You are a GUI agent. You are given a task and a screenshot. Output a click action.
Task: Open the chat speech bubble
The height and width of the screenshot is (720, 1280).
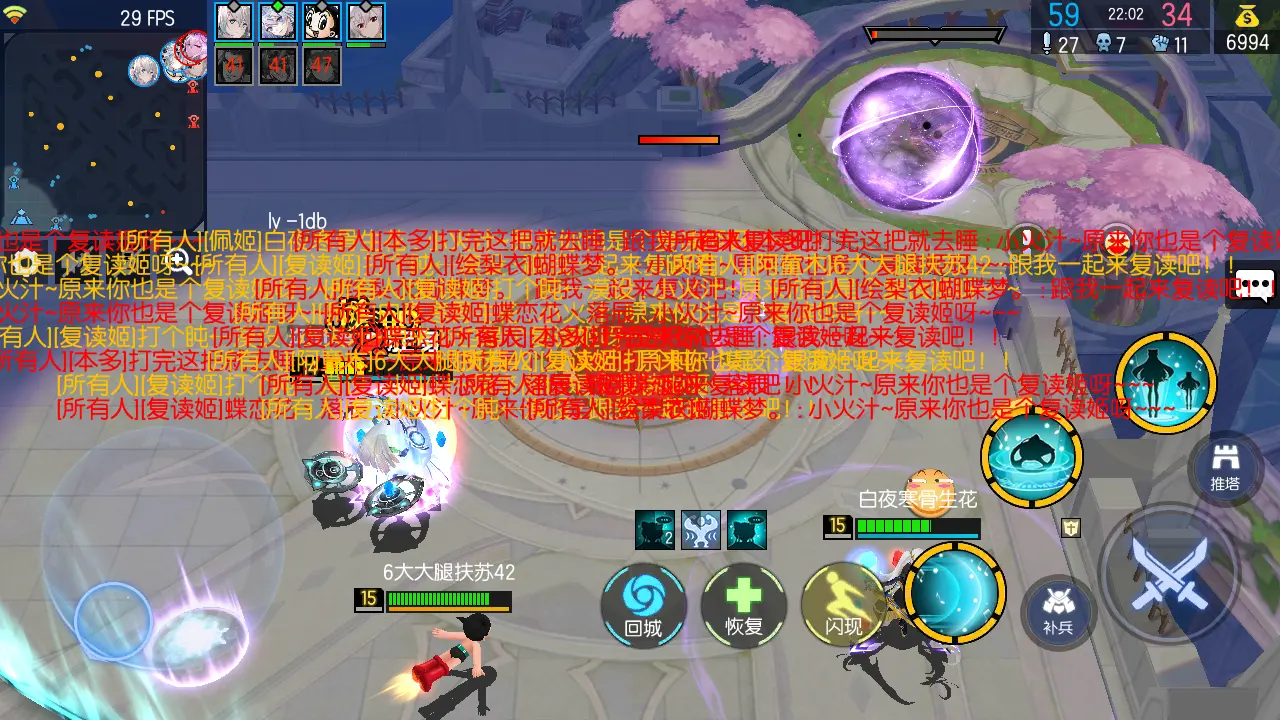(x=1258, y=287)
